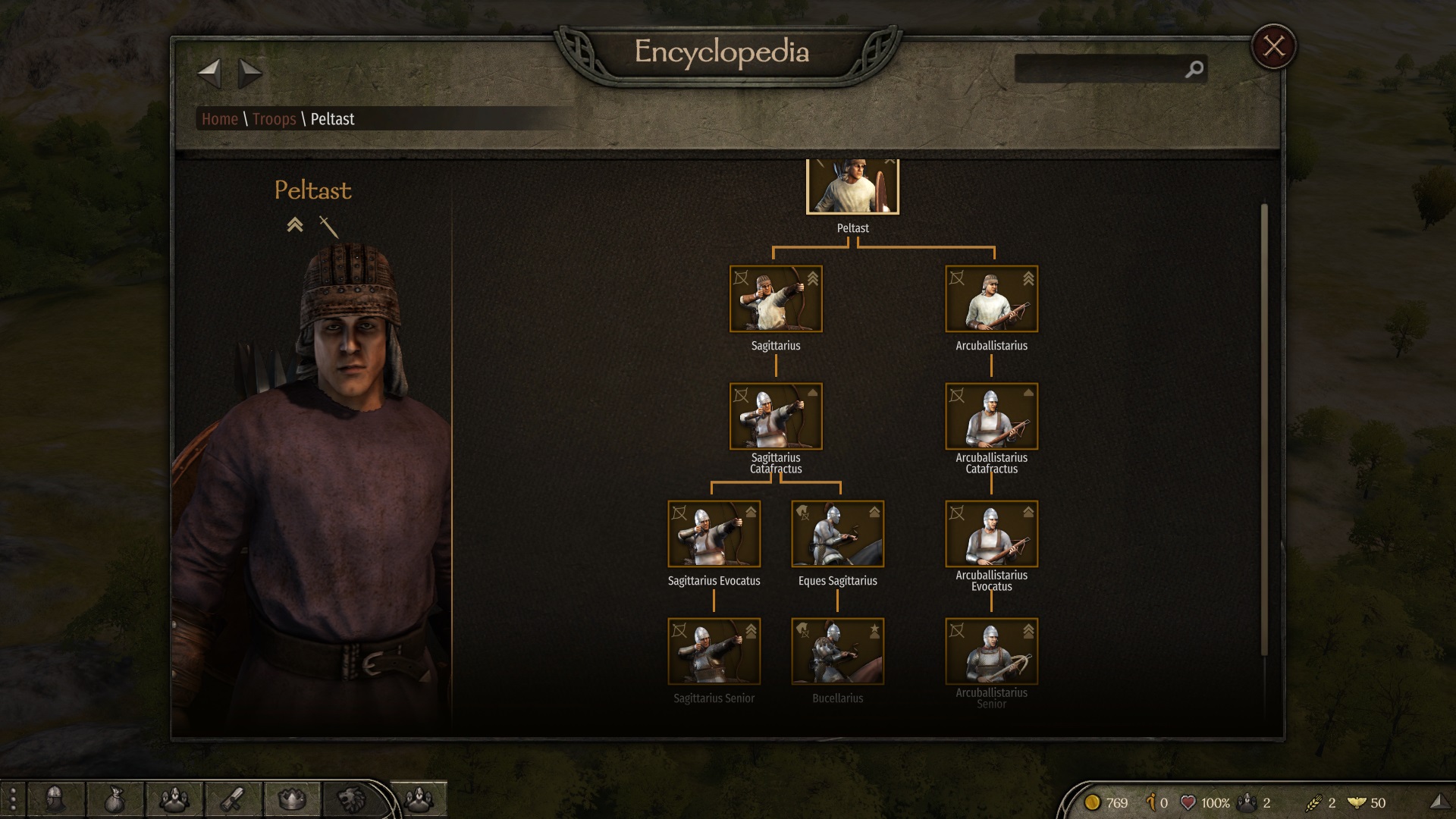
Task: Click the encyclopedia search field
Action: click(1100, 69)
